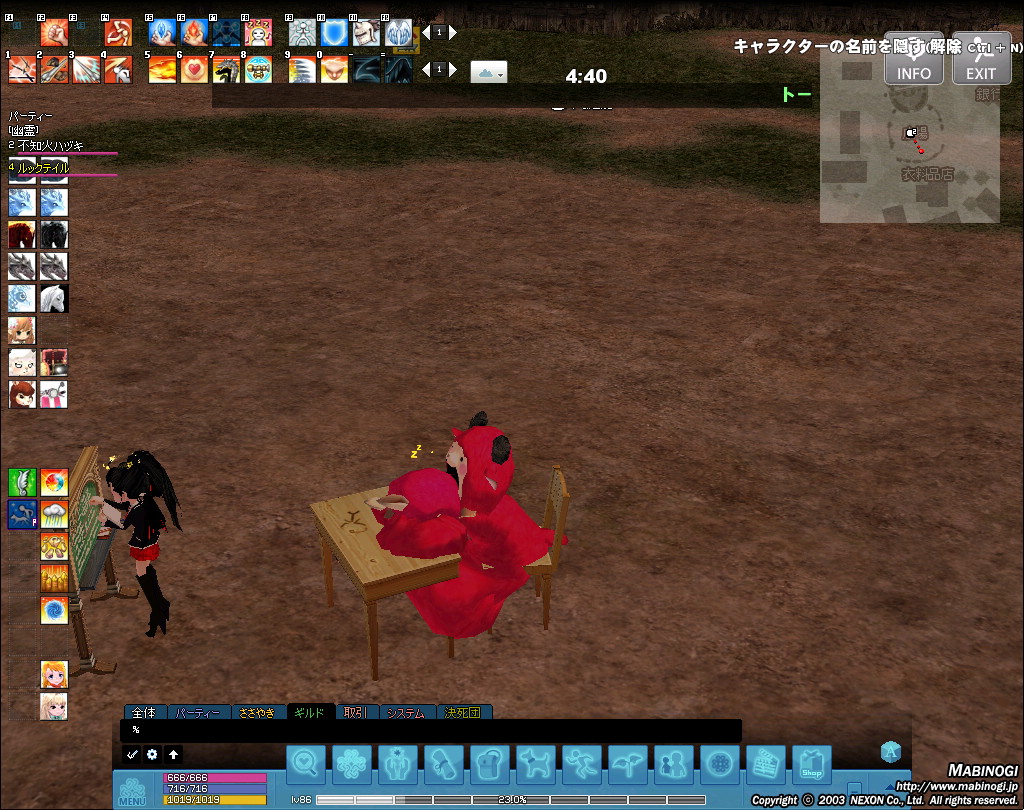
Task: Open the cloud dropdown next to hotbar
Action: pyautogui.click(x=489, y=71)
